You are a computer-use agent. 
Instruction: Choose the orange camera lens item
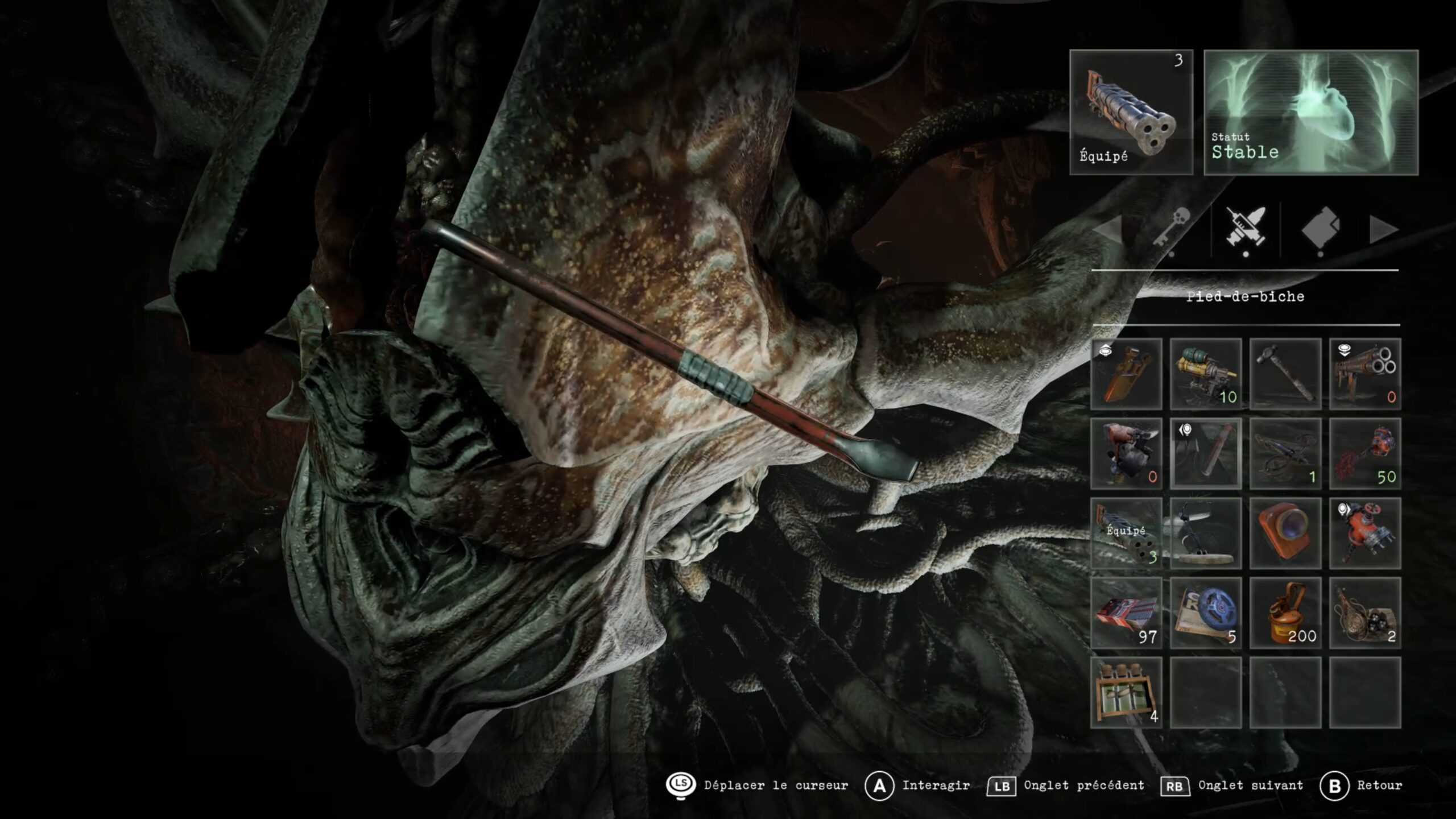tap(1285, 533)
